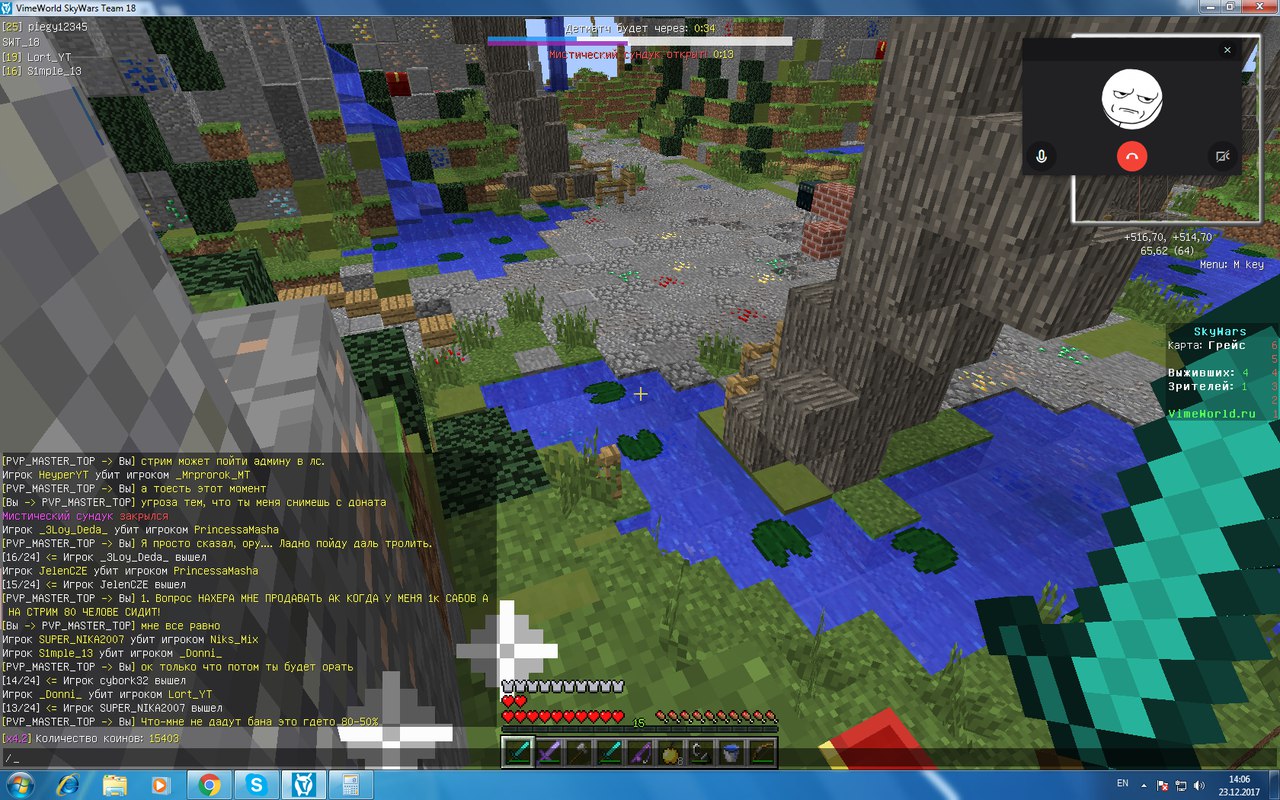Switch to the bow hotbar slot
1280x800 pixels.
point(761,753)
